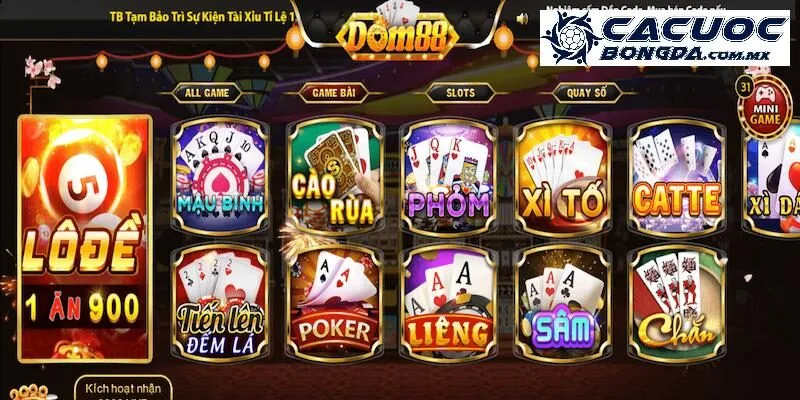This screenshot has width=800, height=400.
Task: Select the Catte card game
Action: tap(677, 176)
